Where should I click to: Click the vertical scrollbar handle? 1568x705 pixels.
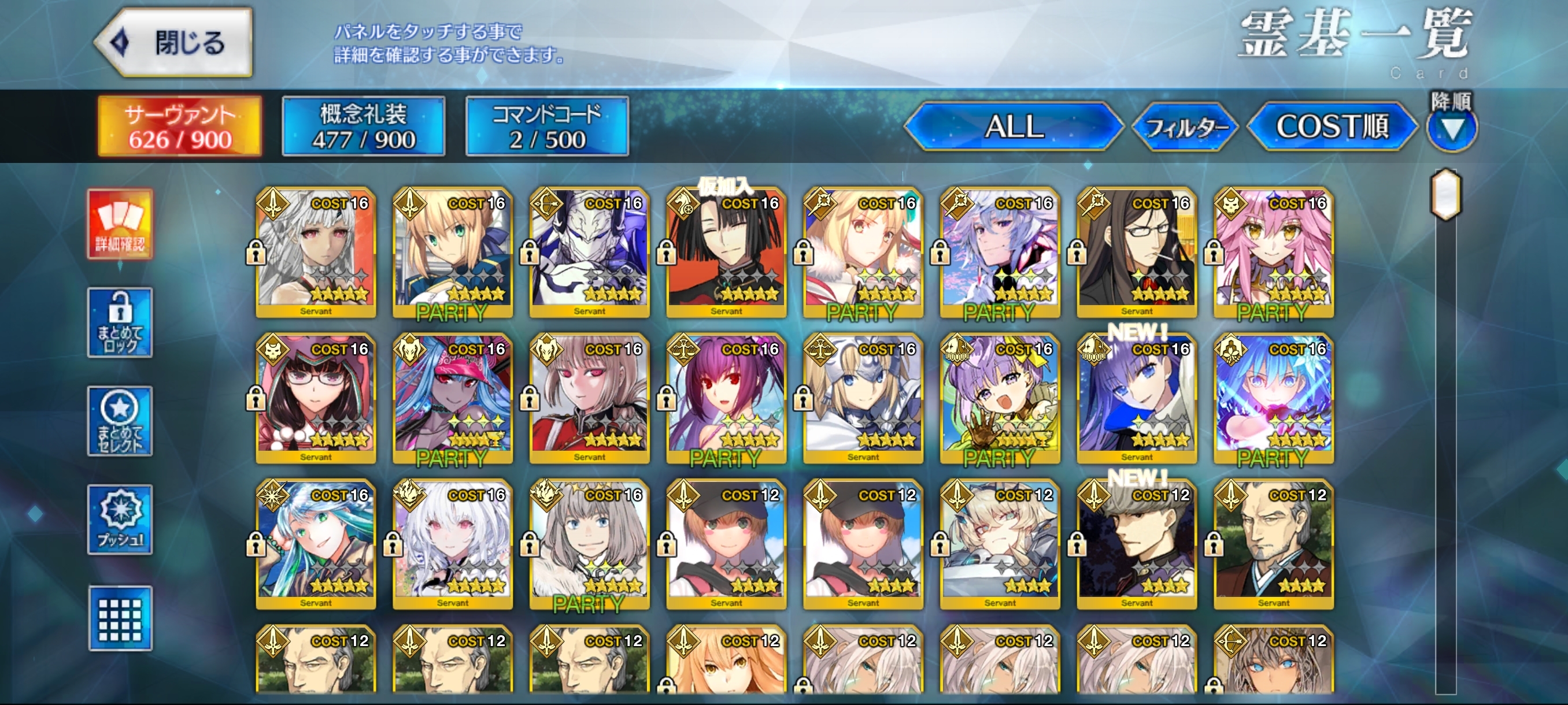(1445, 195)
